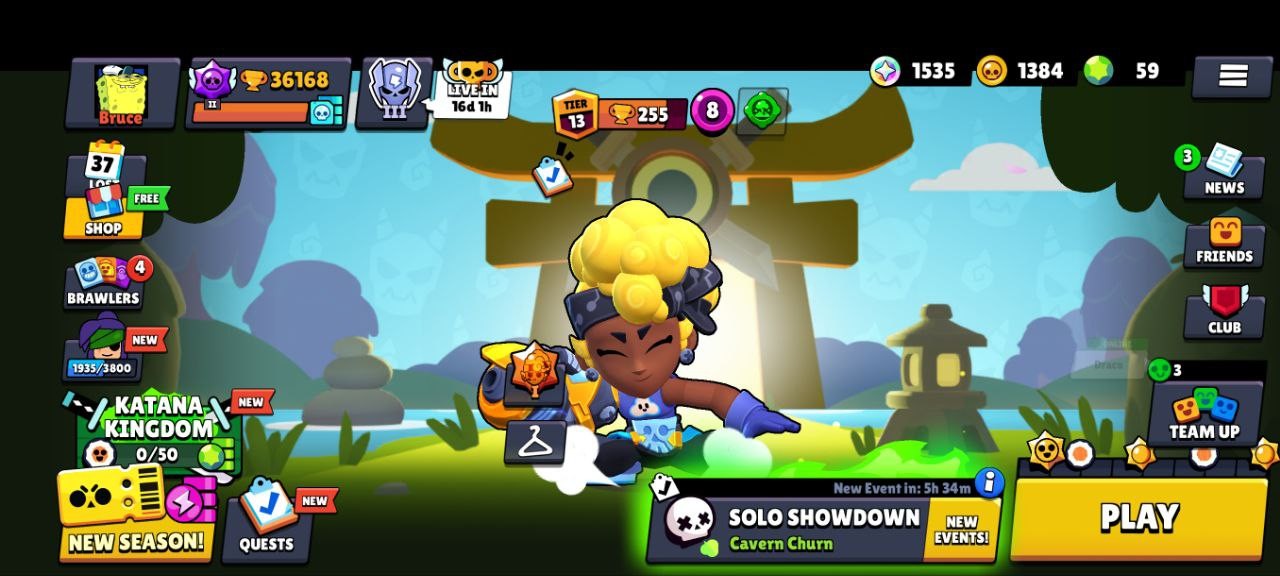
Task: Open the hamburger main menu
Action: 1232,76
